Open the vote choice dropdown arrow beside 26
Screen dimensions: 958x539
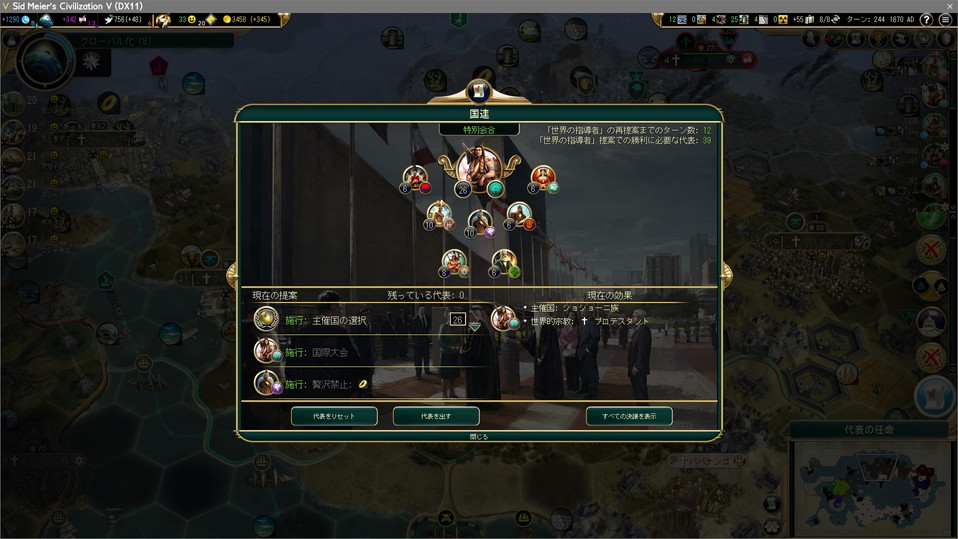474,327
